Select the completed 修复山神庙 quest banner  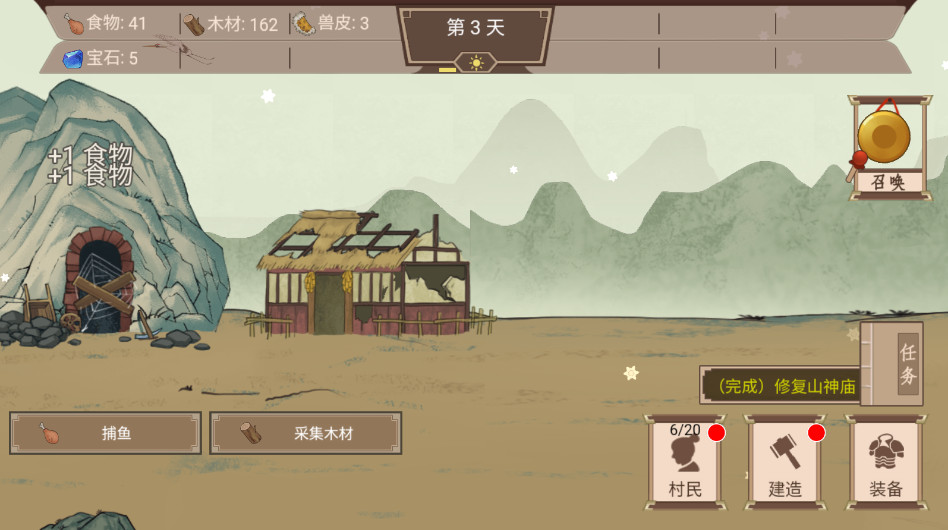tap(780, 386)
